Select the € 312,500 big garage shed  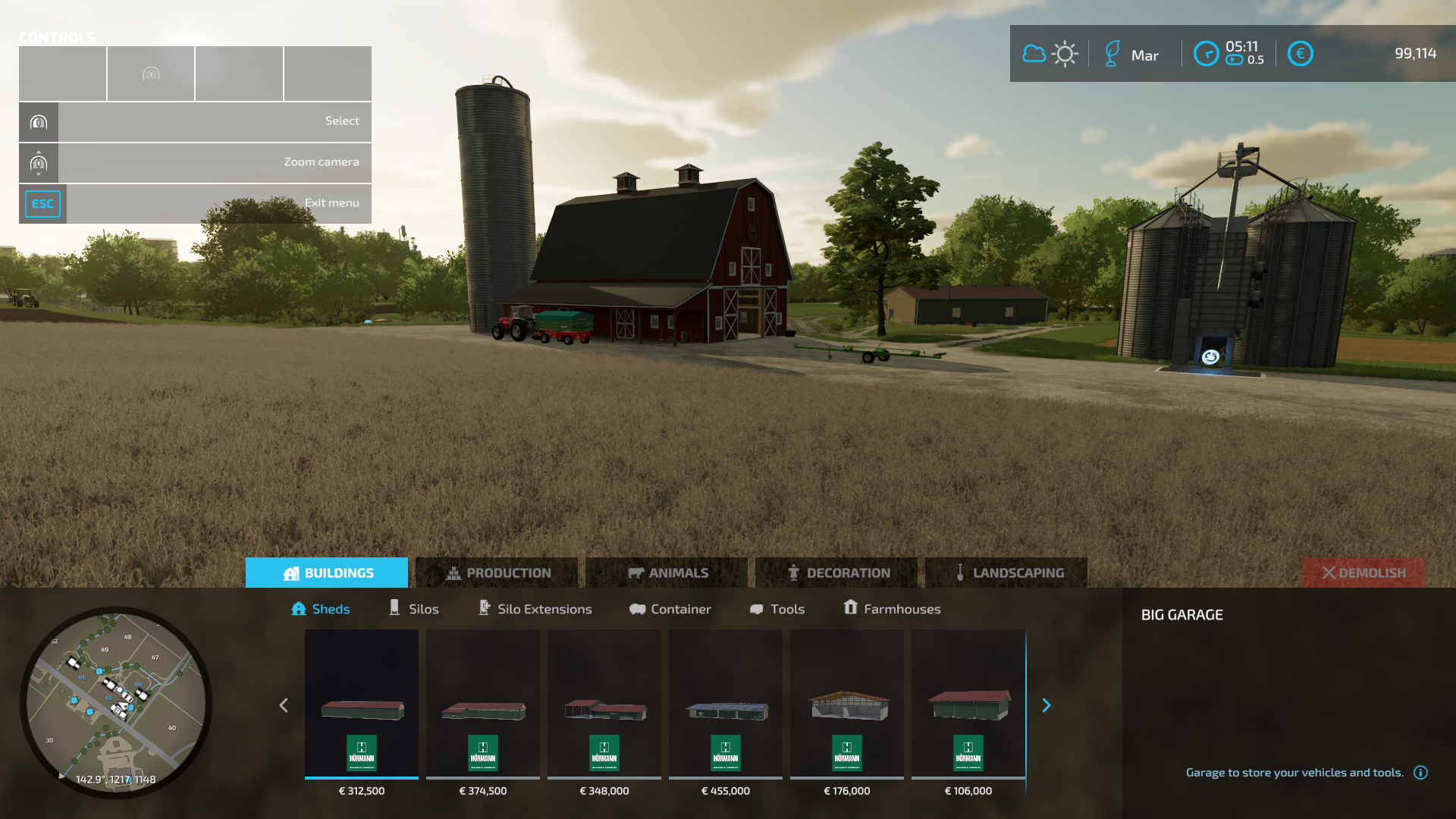pos(362,705)
